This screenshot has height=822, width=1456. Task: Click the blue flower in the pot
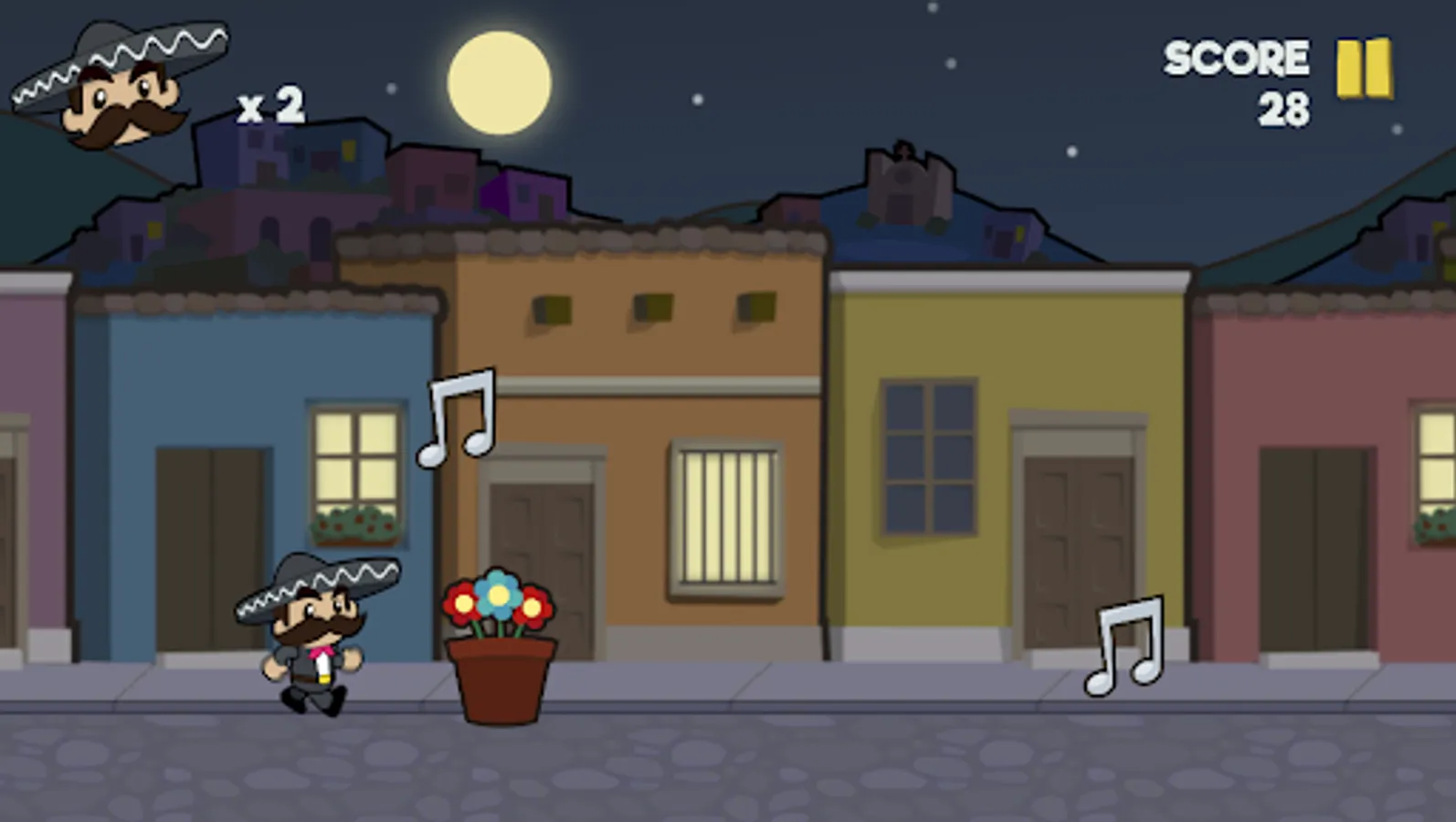498,594
